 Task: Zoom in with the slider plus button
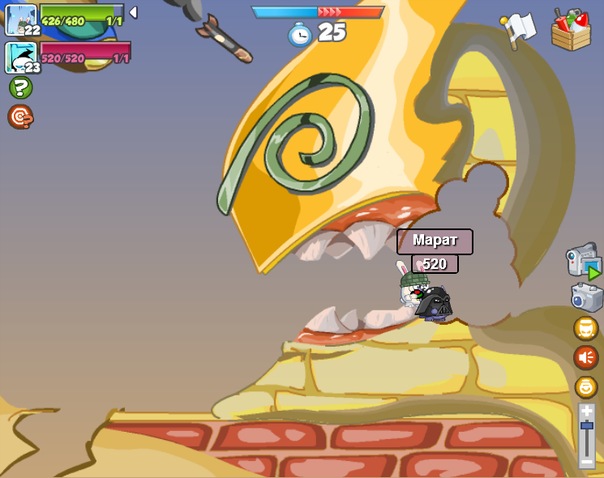coord(587,411)
